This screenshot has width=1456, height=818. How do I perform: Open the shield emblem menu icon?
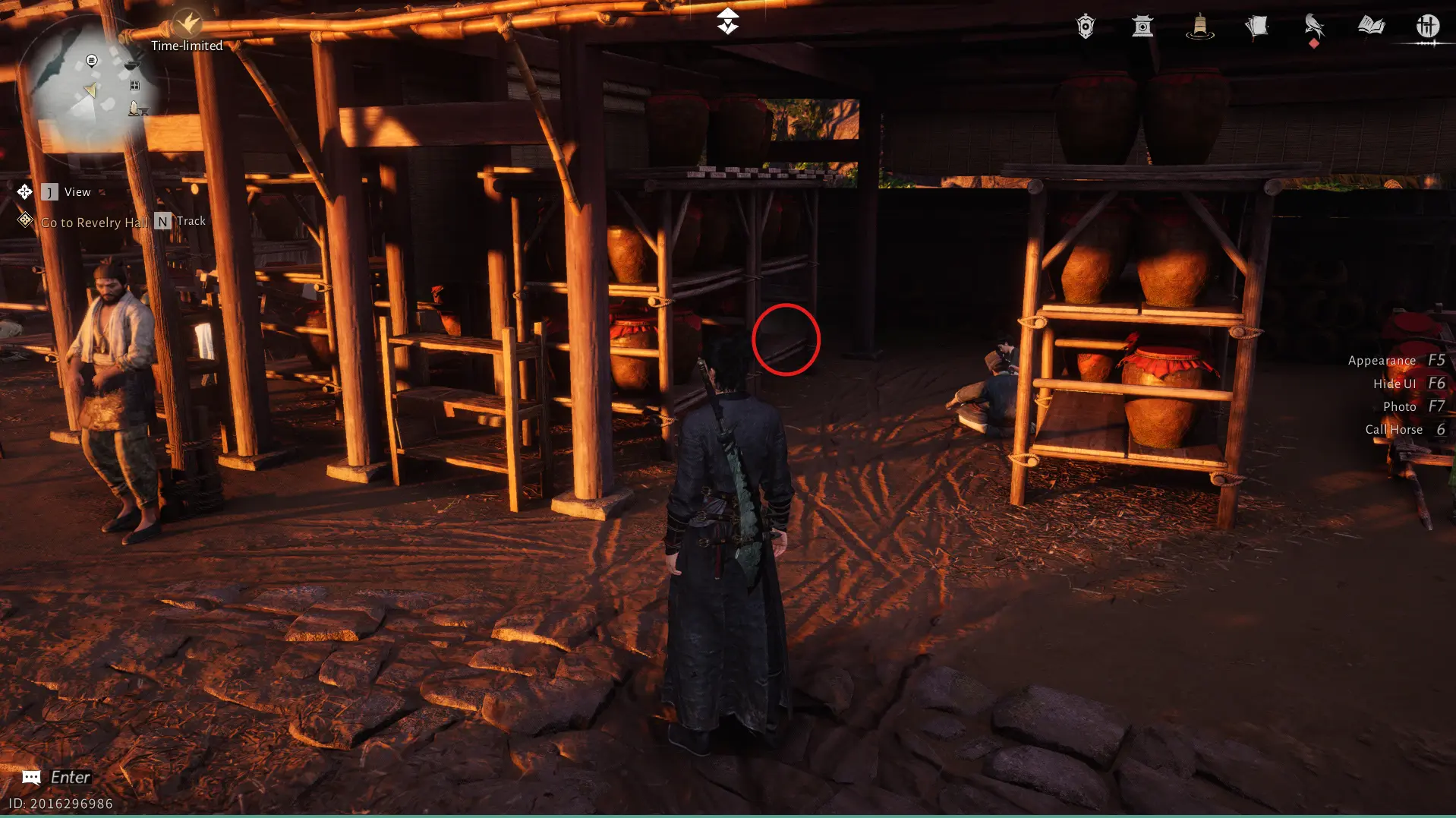(x=1086, y=27)
